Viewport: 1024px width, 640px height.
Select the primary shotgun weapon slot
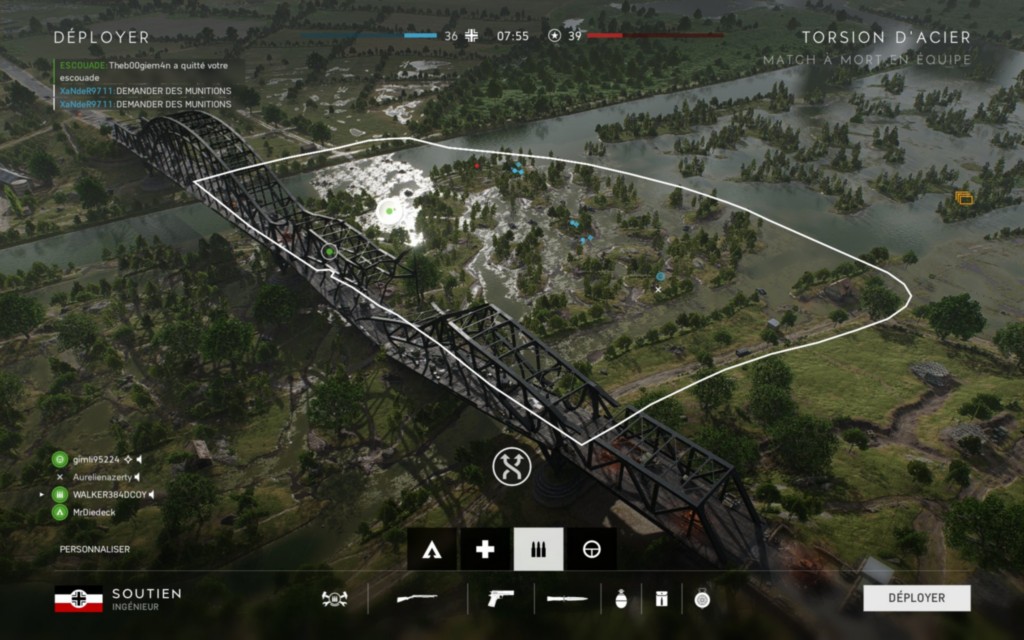click(417, 599)
